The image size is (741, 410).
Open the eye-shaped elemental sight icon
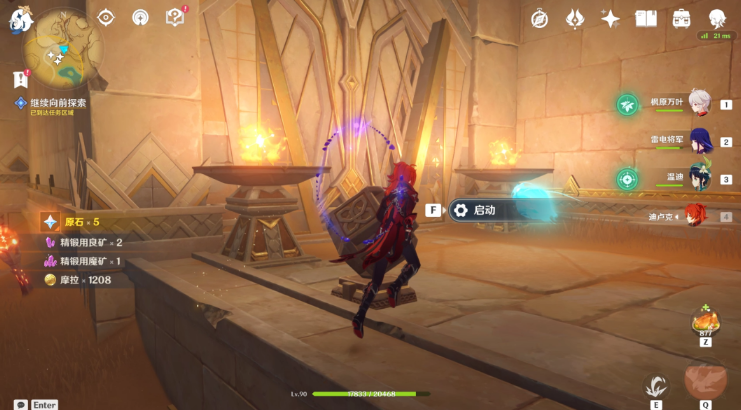(107, 17)
